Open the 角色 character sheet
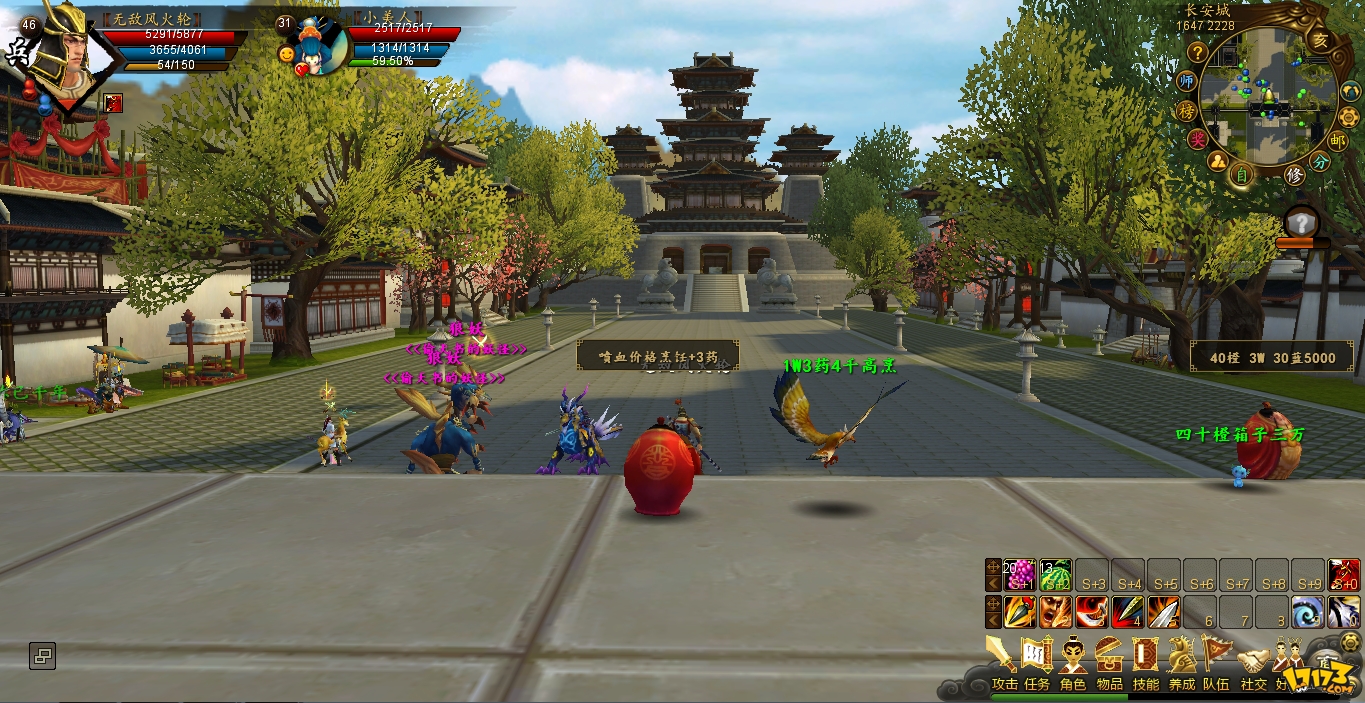The width and height of the screenshot is (1365, 703). pos(1073,659)
